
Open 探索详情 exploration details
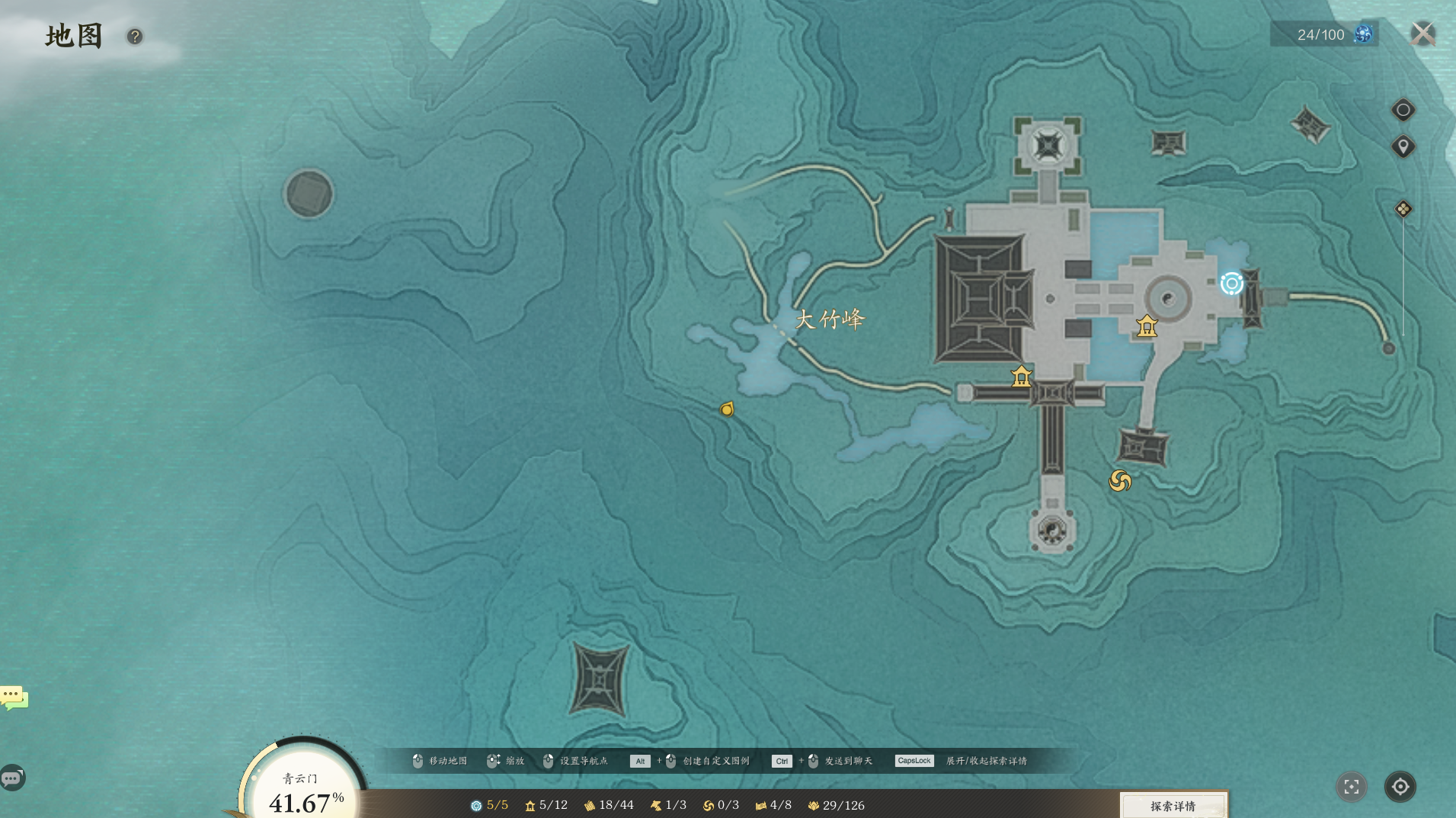pyautogui.click(x=1173, y=806)
